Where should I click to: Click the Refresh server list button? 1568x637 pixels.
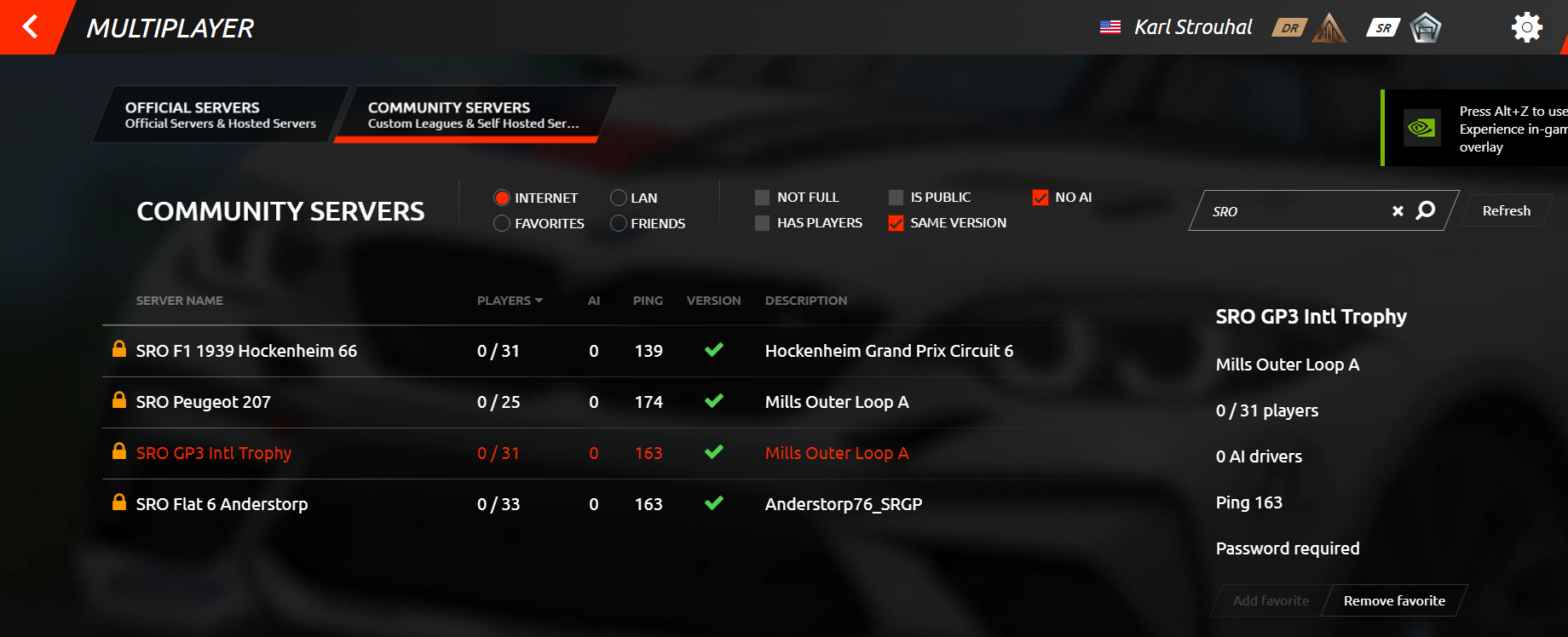pos(1506,211)
